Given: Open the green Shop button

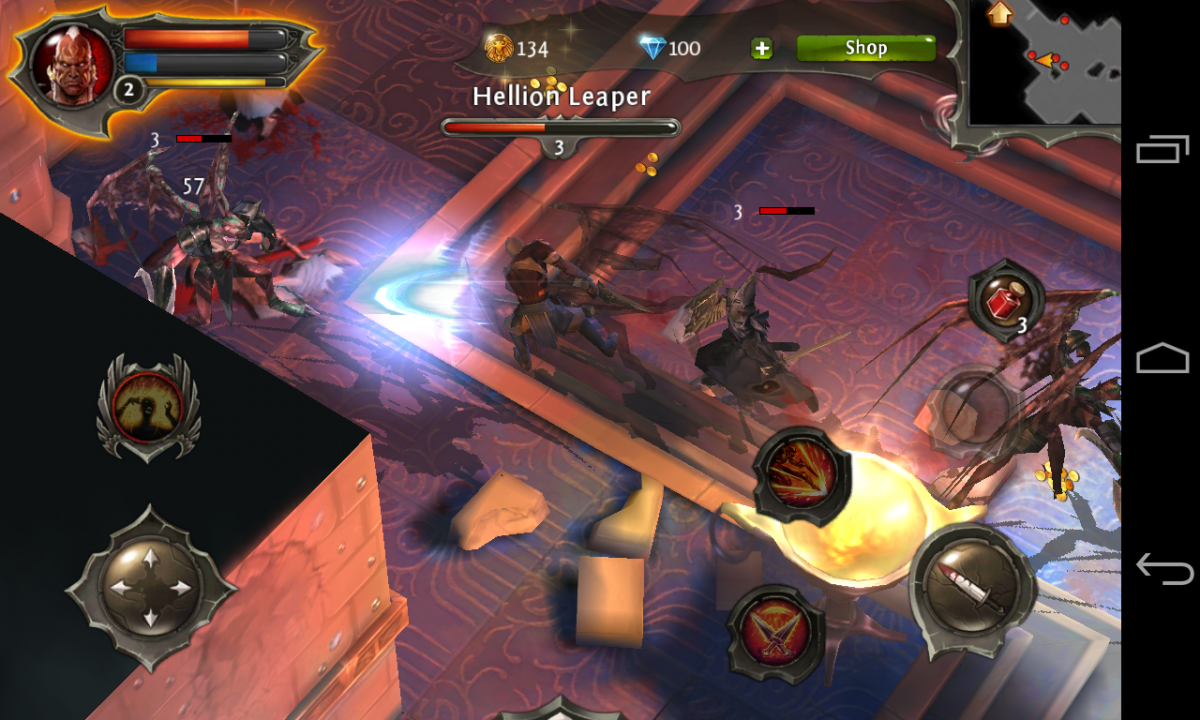Looking at the screenshot, I should click(865, 48).
